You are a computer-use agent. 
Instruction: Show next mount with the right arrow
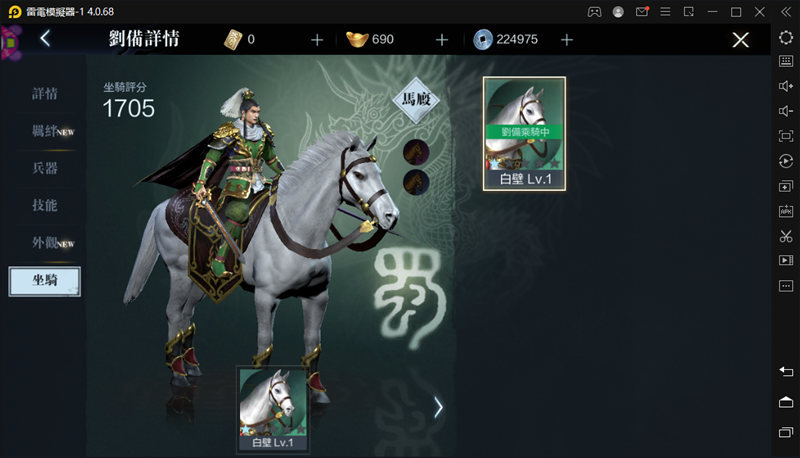(438, 407)
